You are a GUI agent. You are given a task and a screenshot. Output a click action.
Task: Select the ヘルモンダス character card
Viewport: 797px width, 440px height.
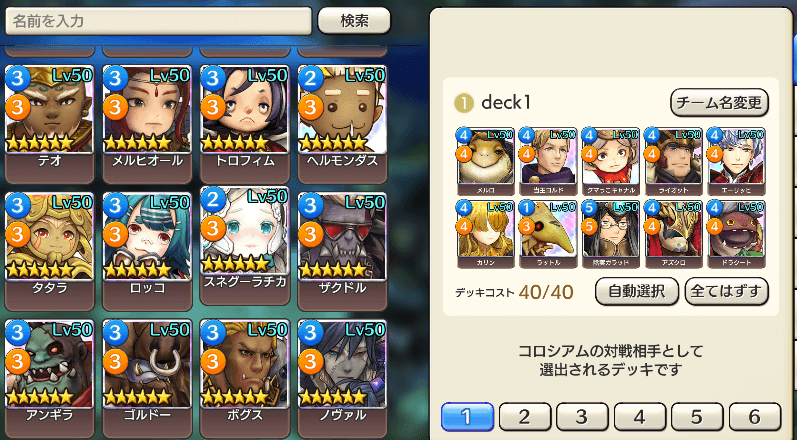tap(341, 109)
